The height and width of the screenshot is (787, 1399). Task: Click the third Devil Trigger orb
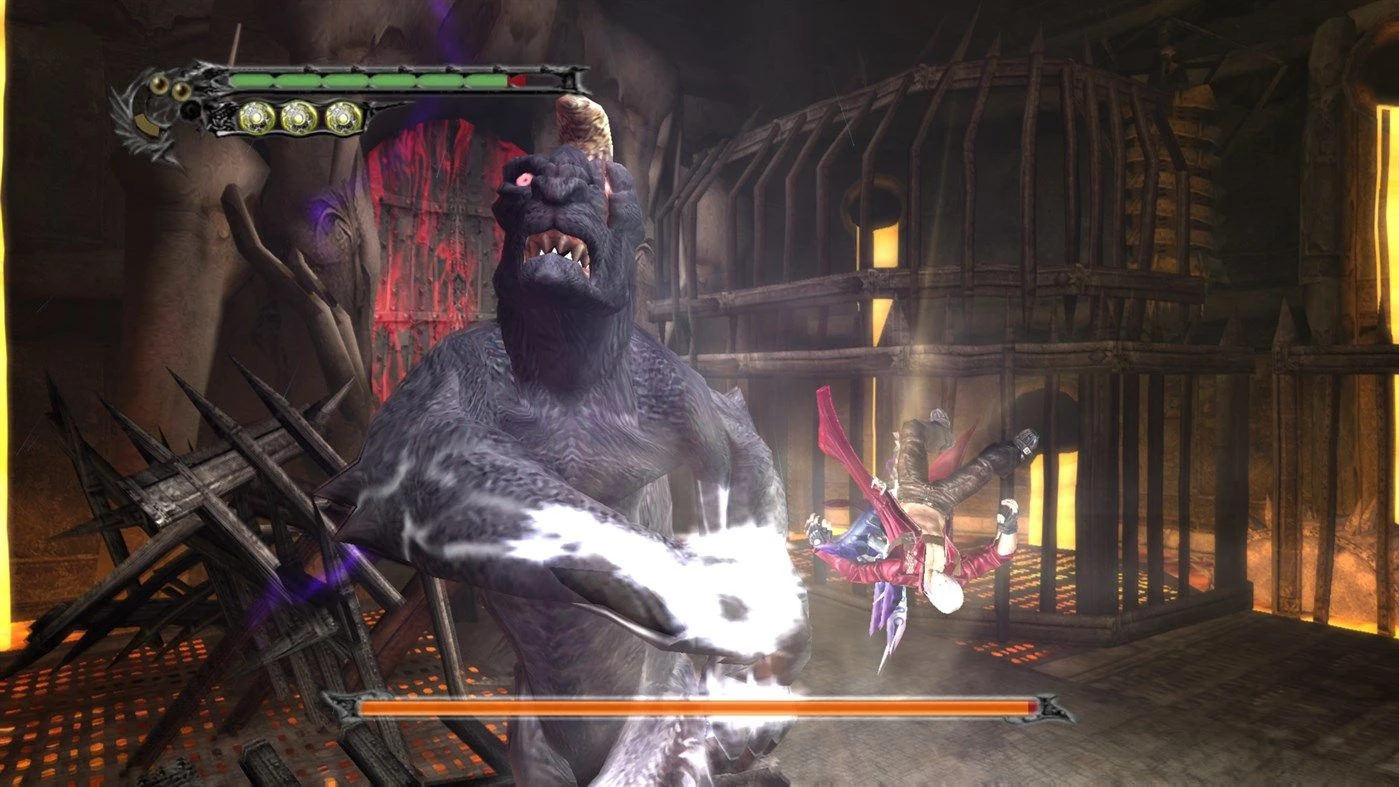coord(343,117)
